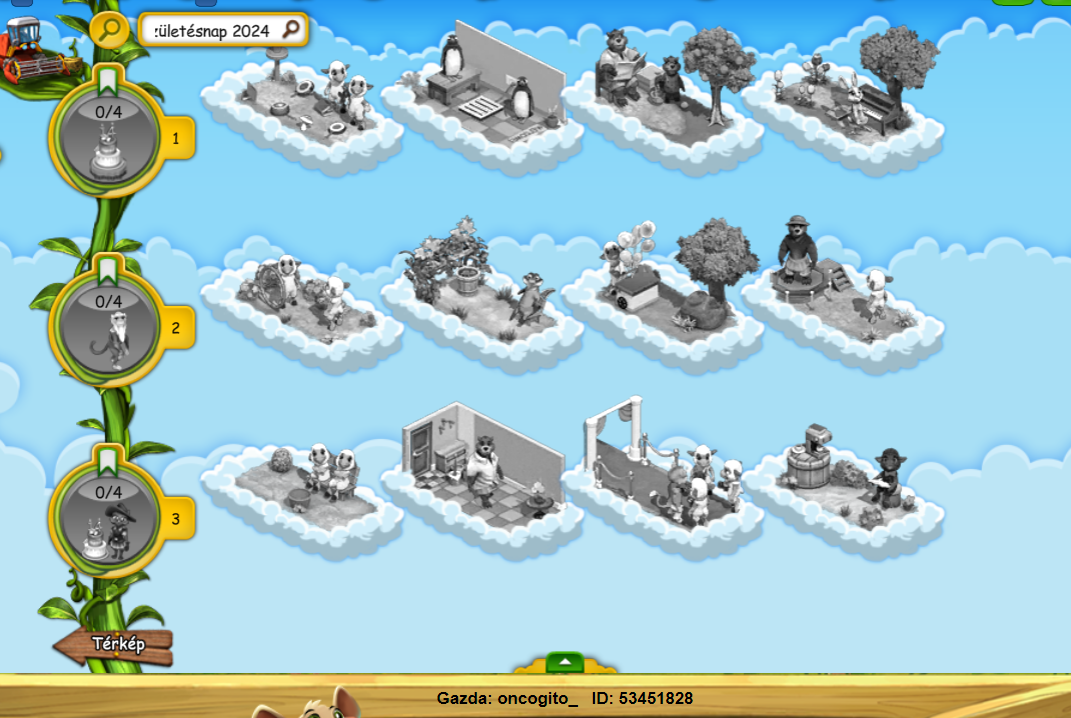This screenshot has height=718, width=1071.
Task: Pick the bear statue on pedestal cloud
Action: point(838,280)
